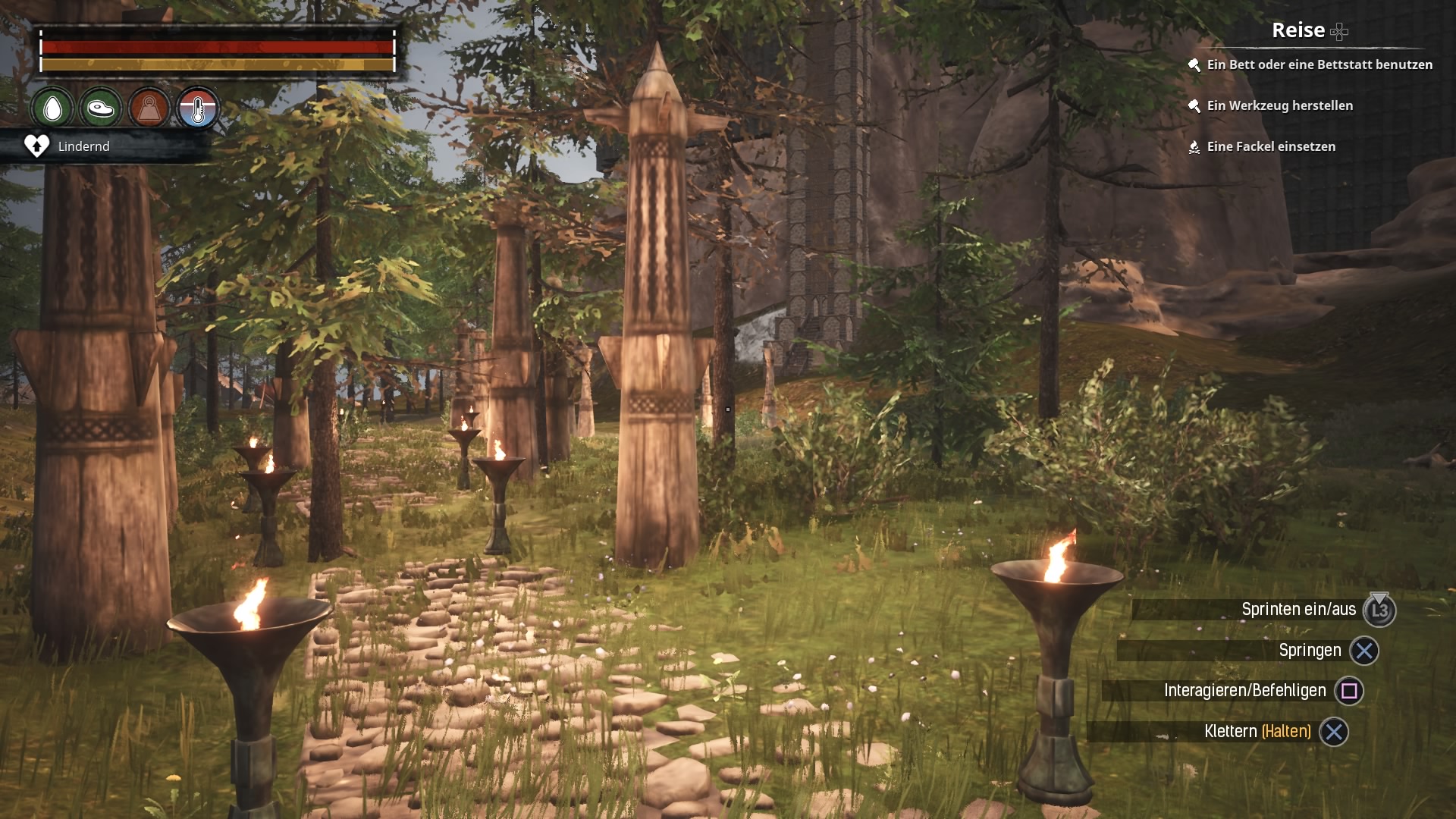Open the Reise journey tracker
The height and width of the screenshot is (819, 1456).
point(1298,30)
